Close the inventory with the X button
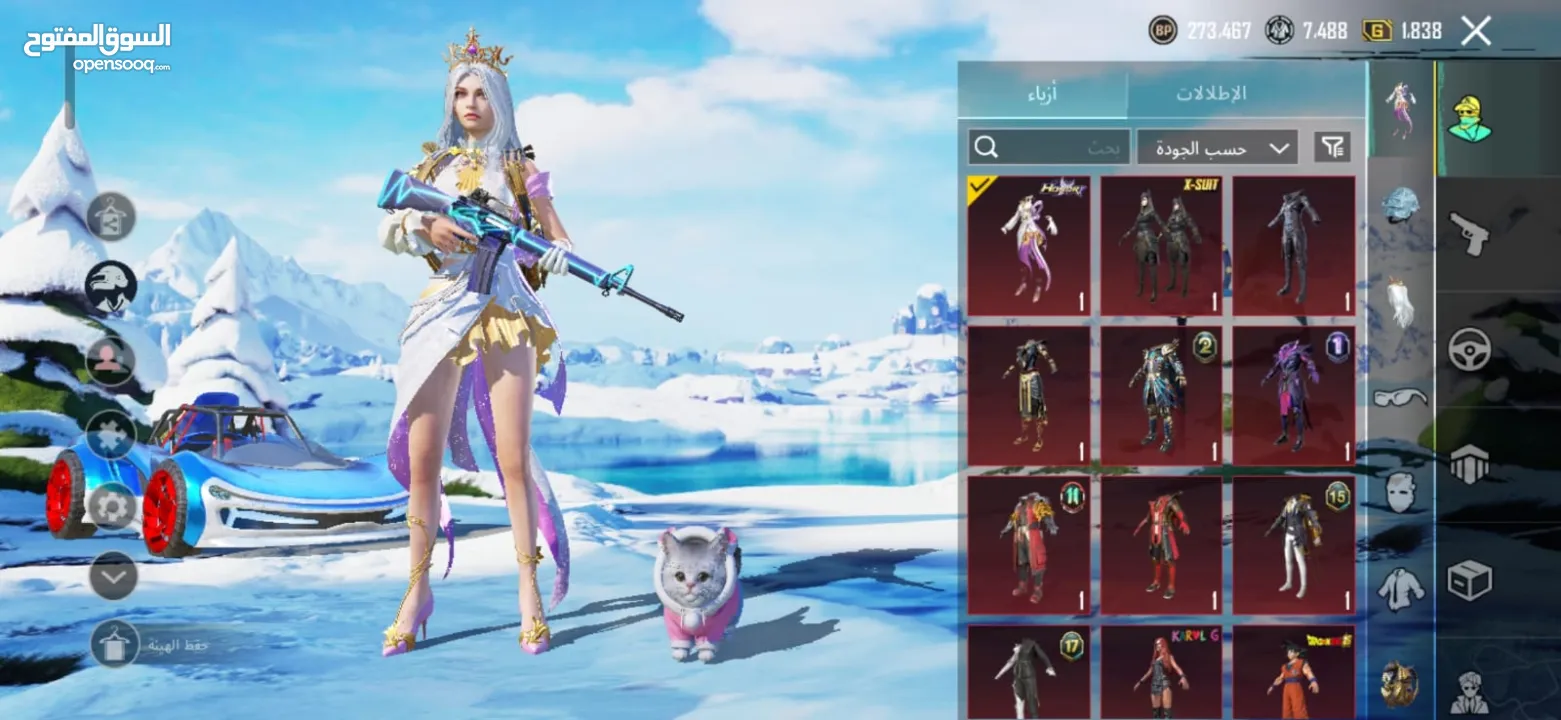1561x720 pixels. click(x=1476, y=31)
